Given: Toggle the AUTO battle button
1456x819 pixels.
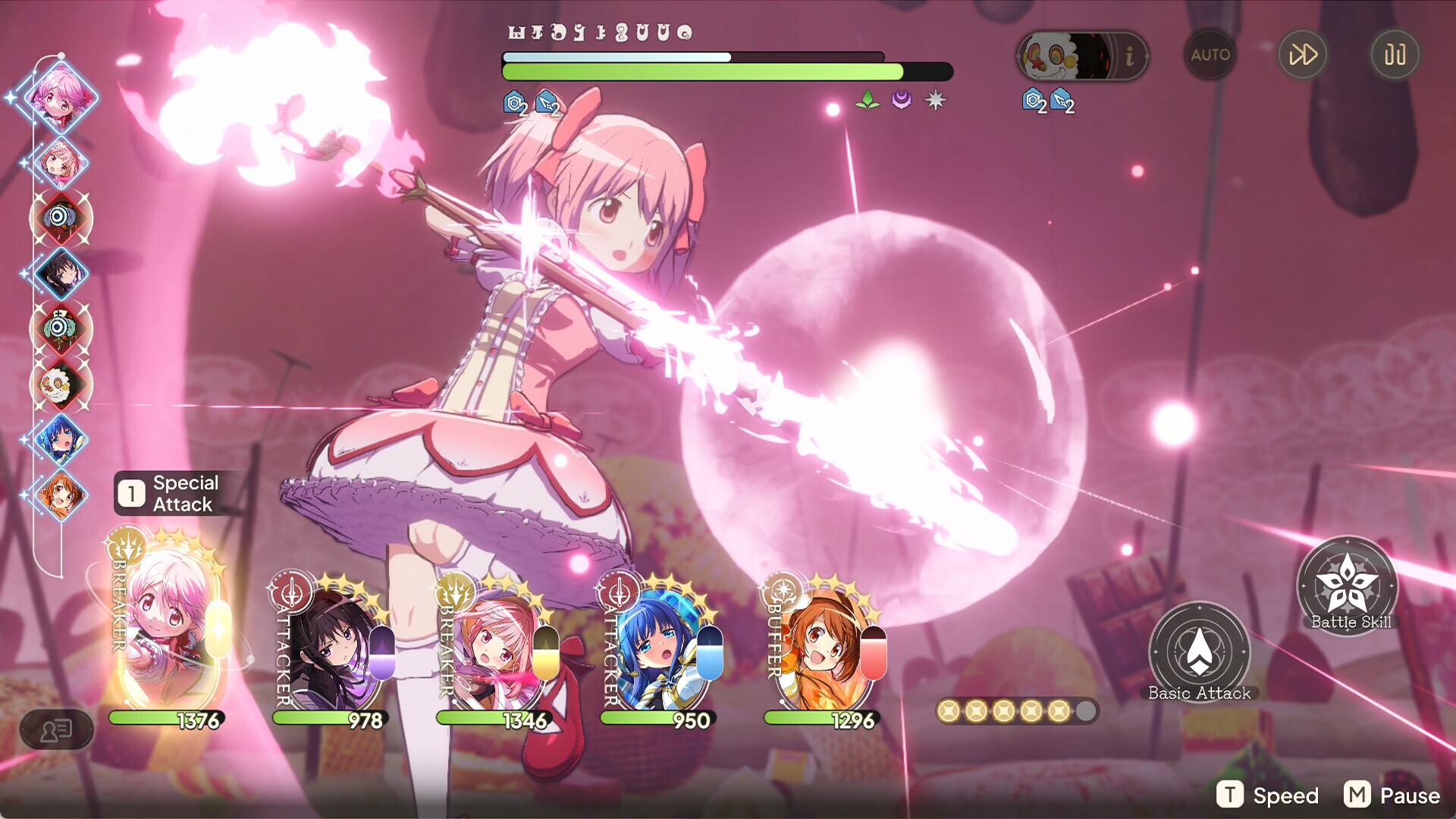Looking at the screenshot, I should click(1210, 55).
